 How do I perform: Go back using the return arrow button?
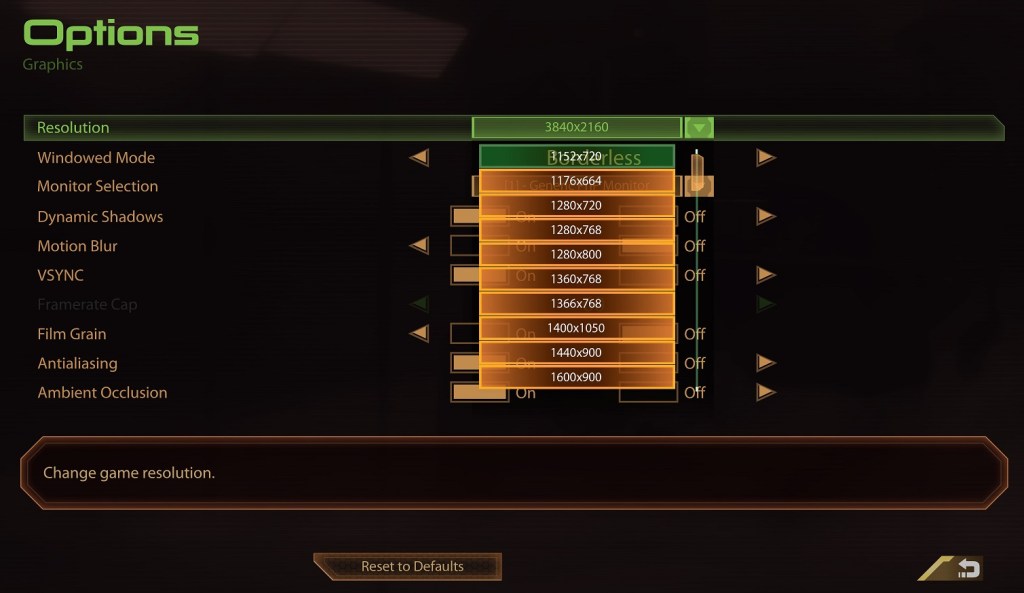click(x=967, y=568)
